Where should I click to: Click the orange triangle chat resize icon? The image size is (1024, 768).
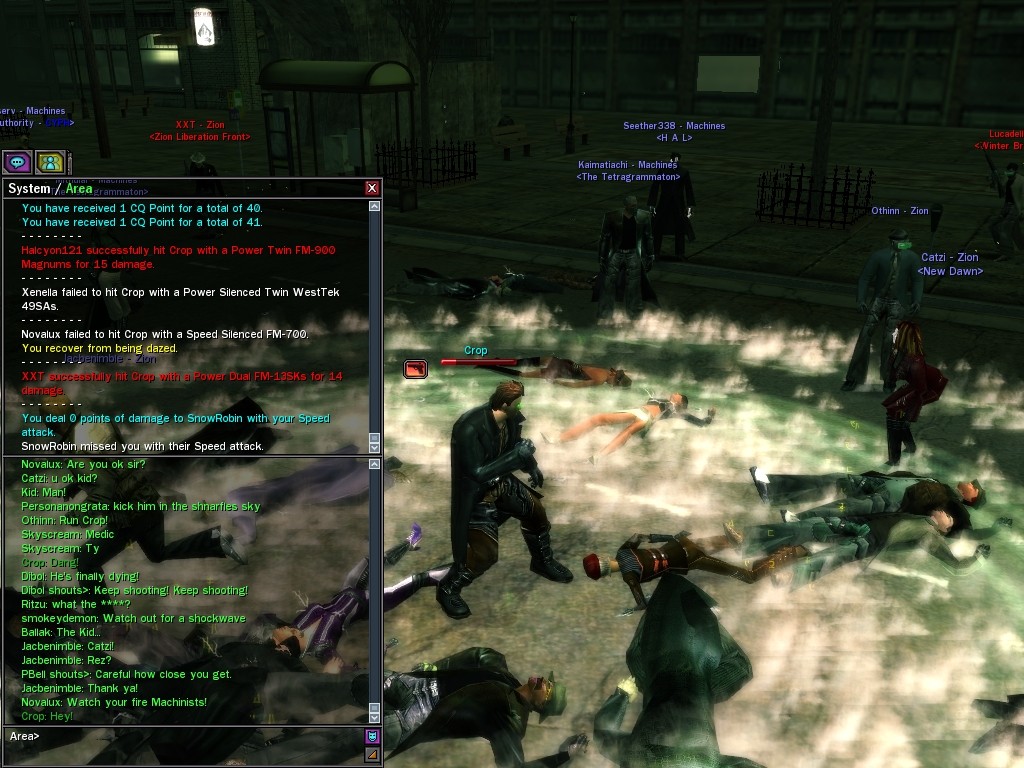click(x=372, y=754)
